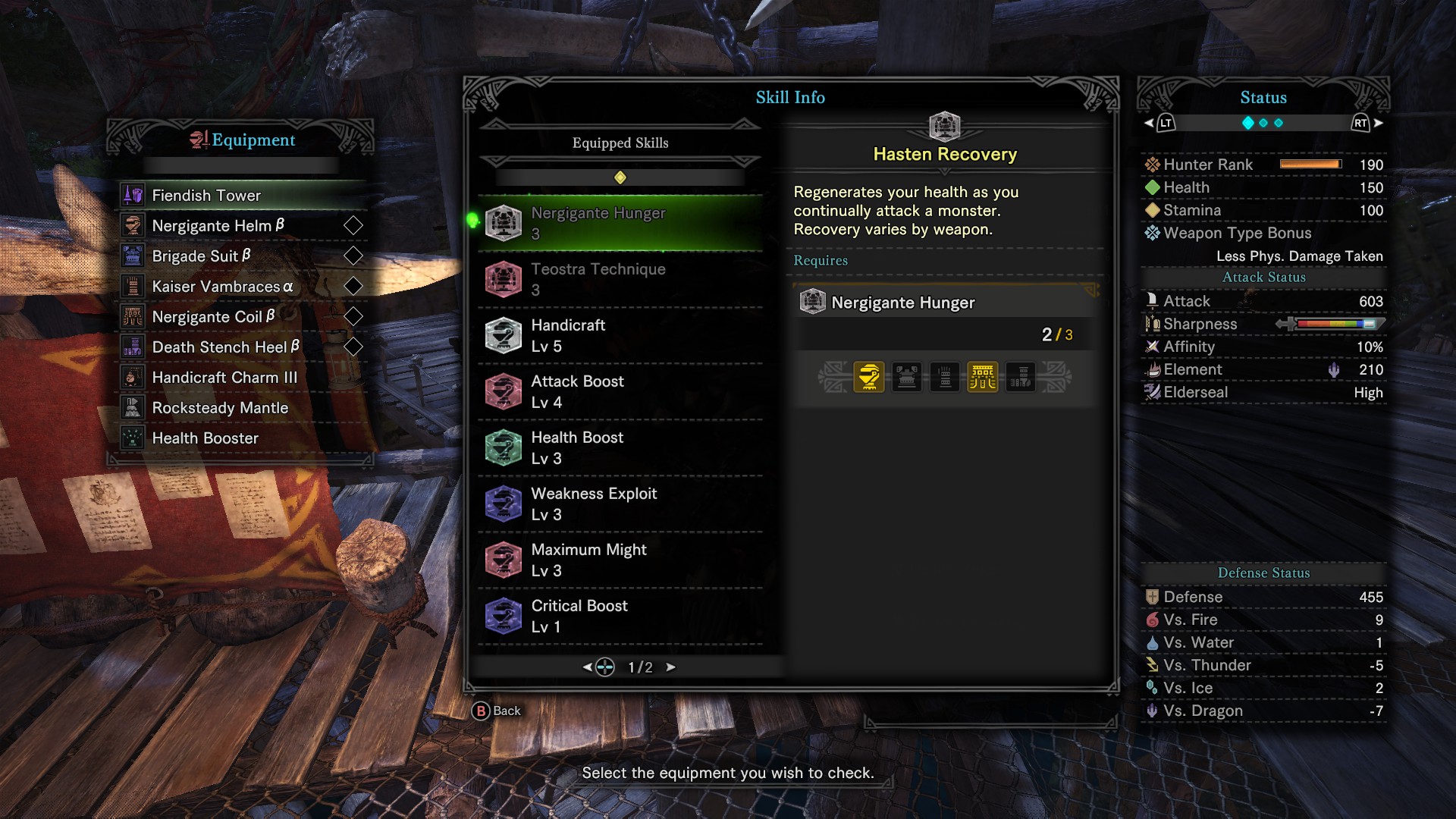Highlight the Nergigante Hunger set skill
The image size is (1456, 819).
click(620, 223)
